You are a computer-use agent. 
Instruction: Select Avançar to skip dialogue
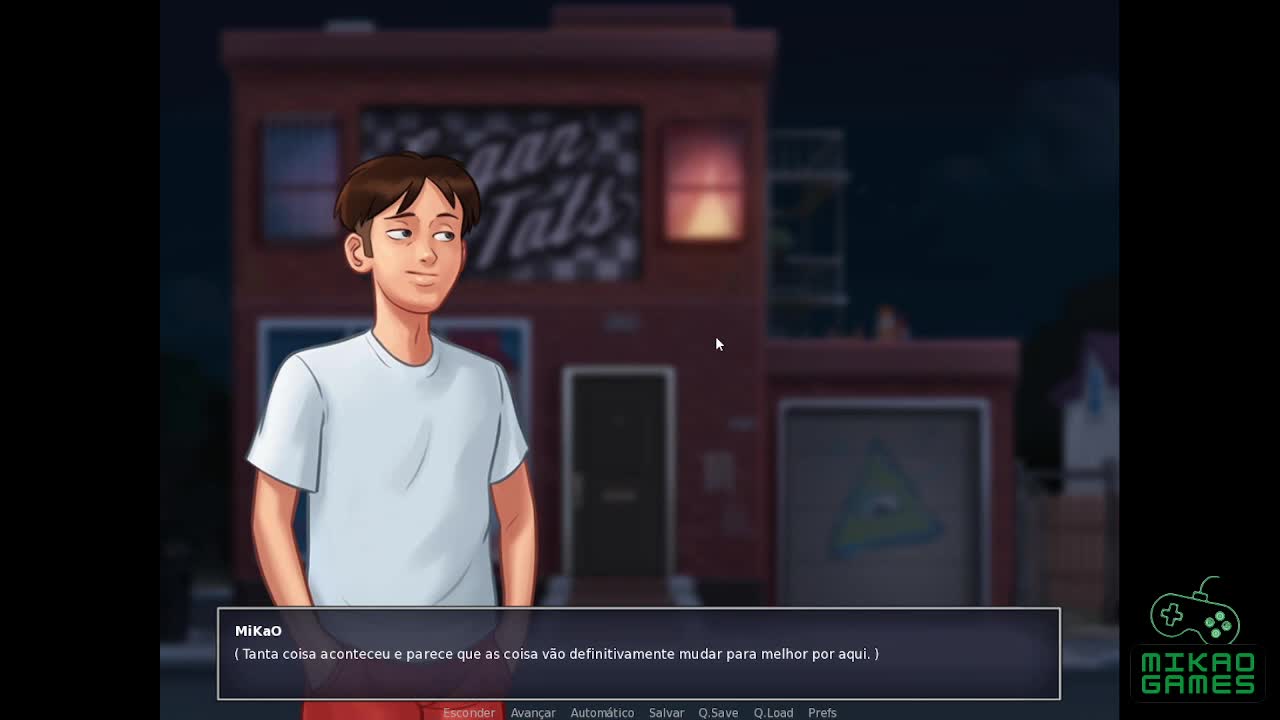click(x=533, y=712)
